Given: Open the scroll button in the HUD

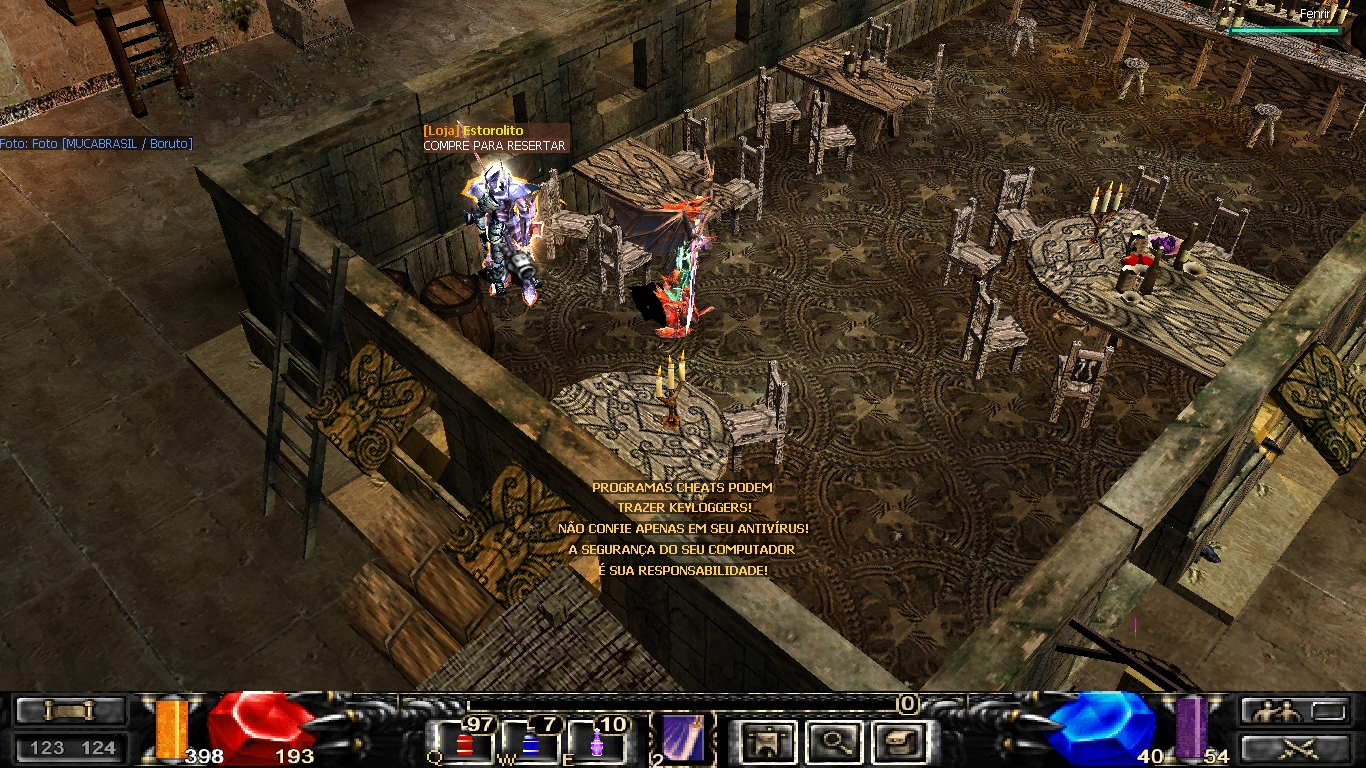Looking at the screenshot, I should tap(70, 710).
